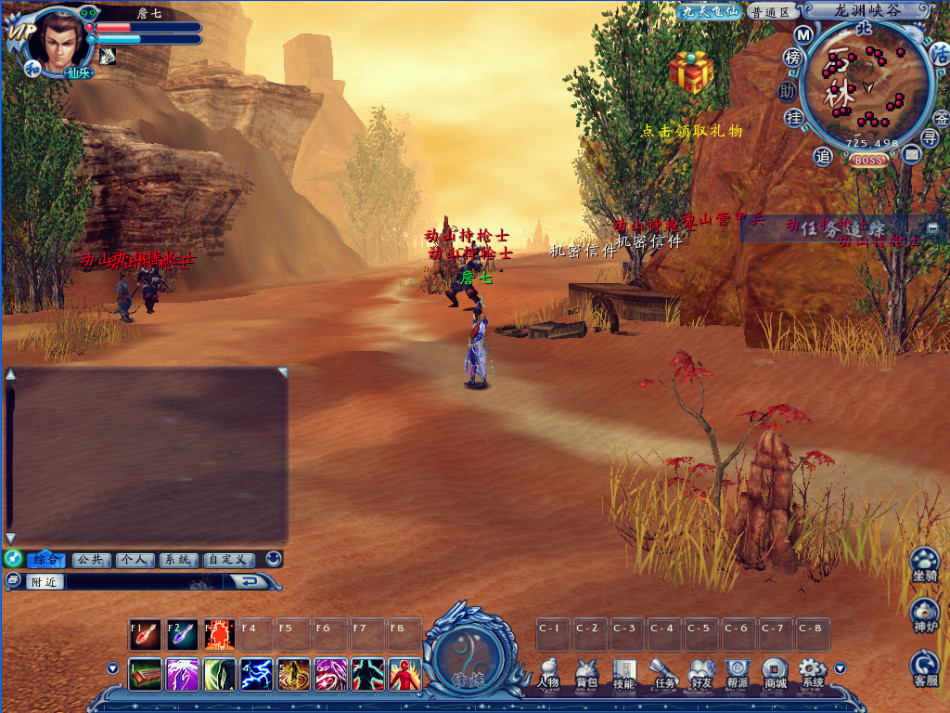Open the 商城 shop

coord(775,673)
